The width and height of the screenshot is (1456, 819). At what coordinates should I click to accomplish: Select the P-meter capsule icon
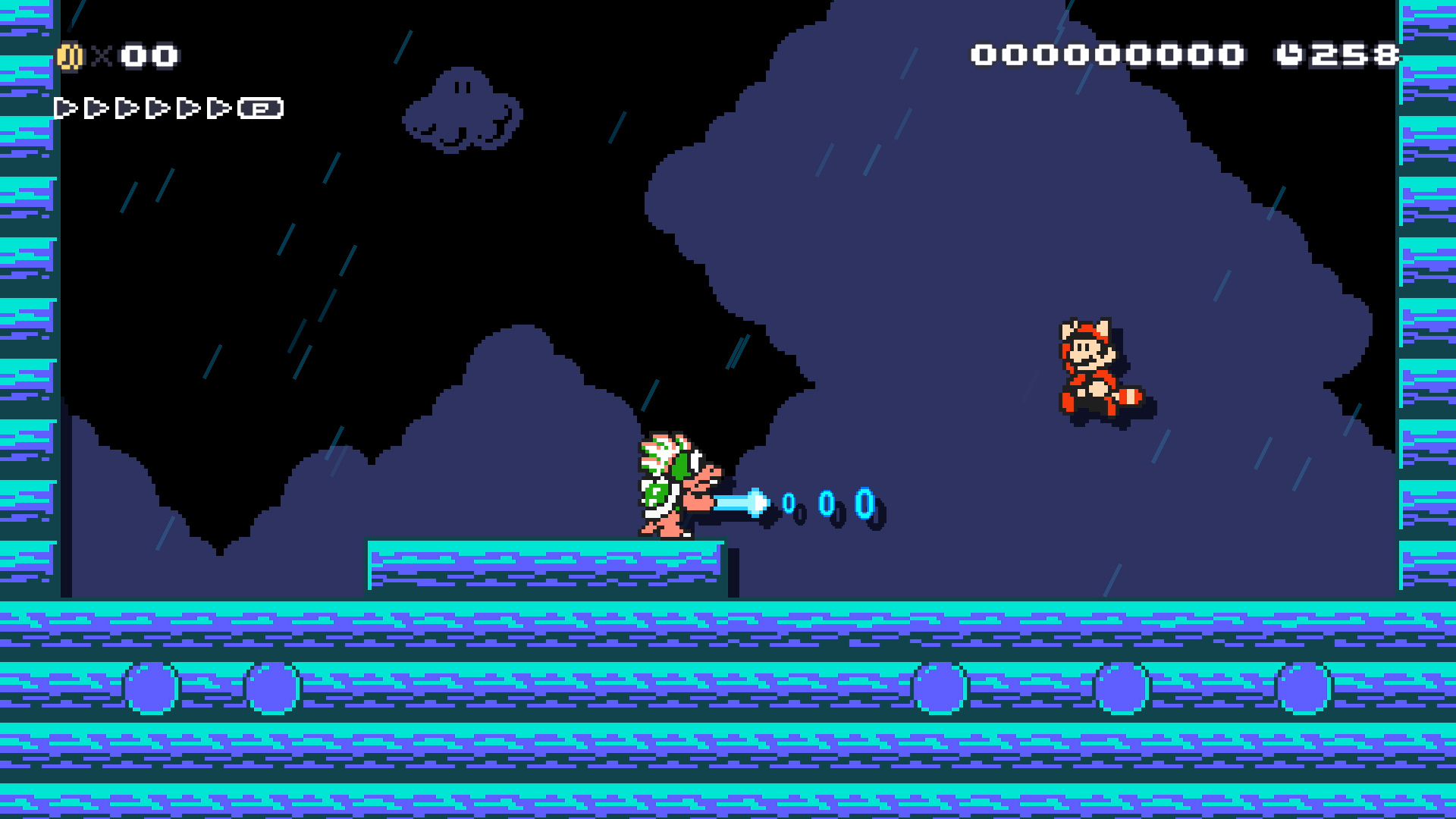pos(259,108)
